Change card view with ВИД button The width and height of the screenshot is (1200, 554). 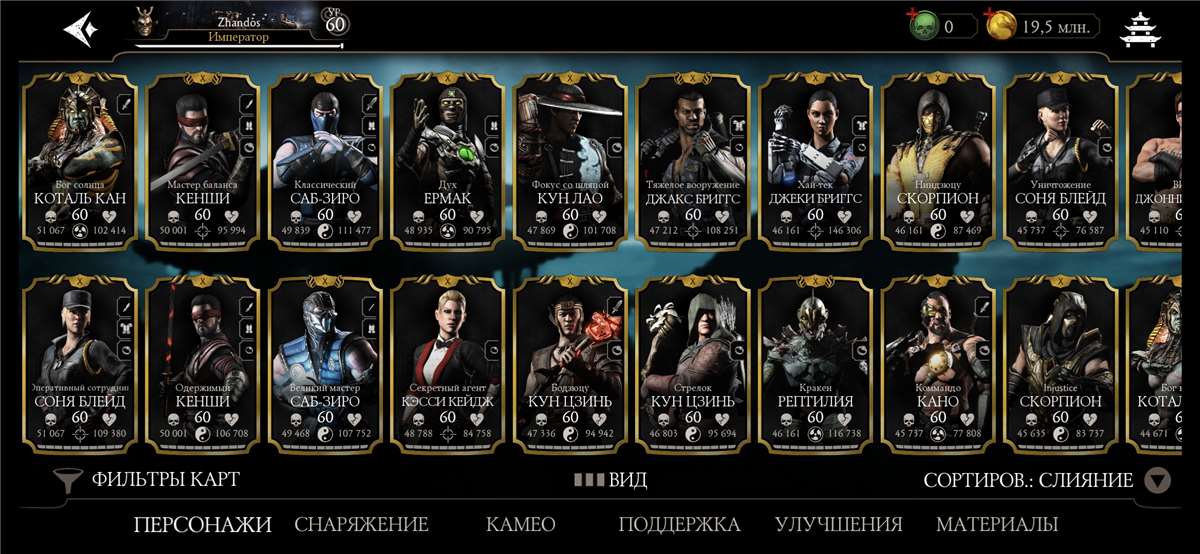pyautogui.click(x=610, y=480)
